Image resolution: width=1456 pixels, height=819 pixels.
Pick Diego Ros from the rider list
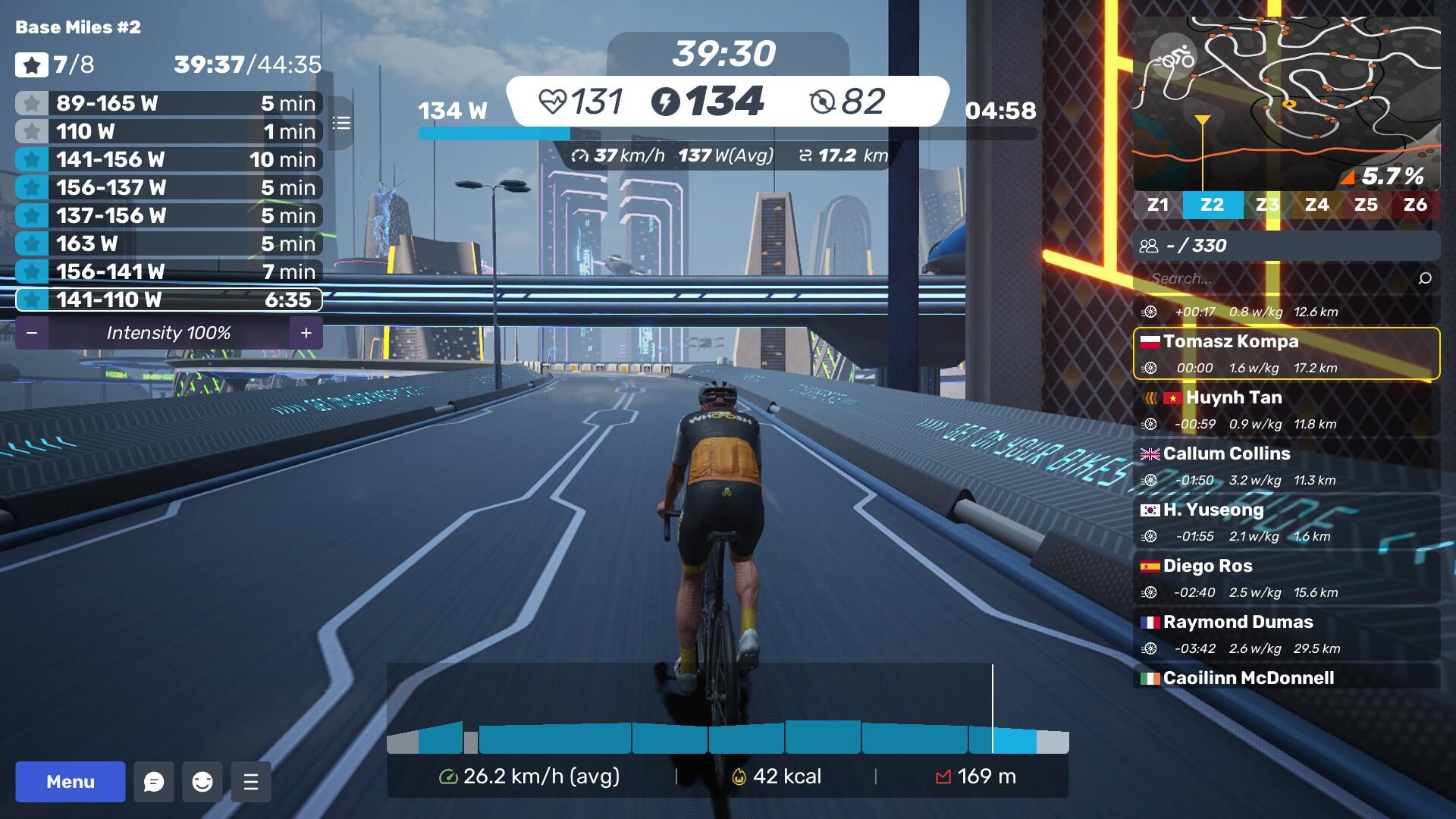tap(1286, 578)
